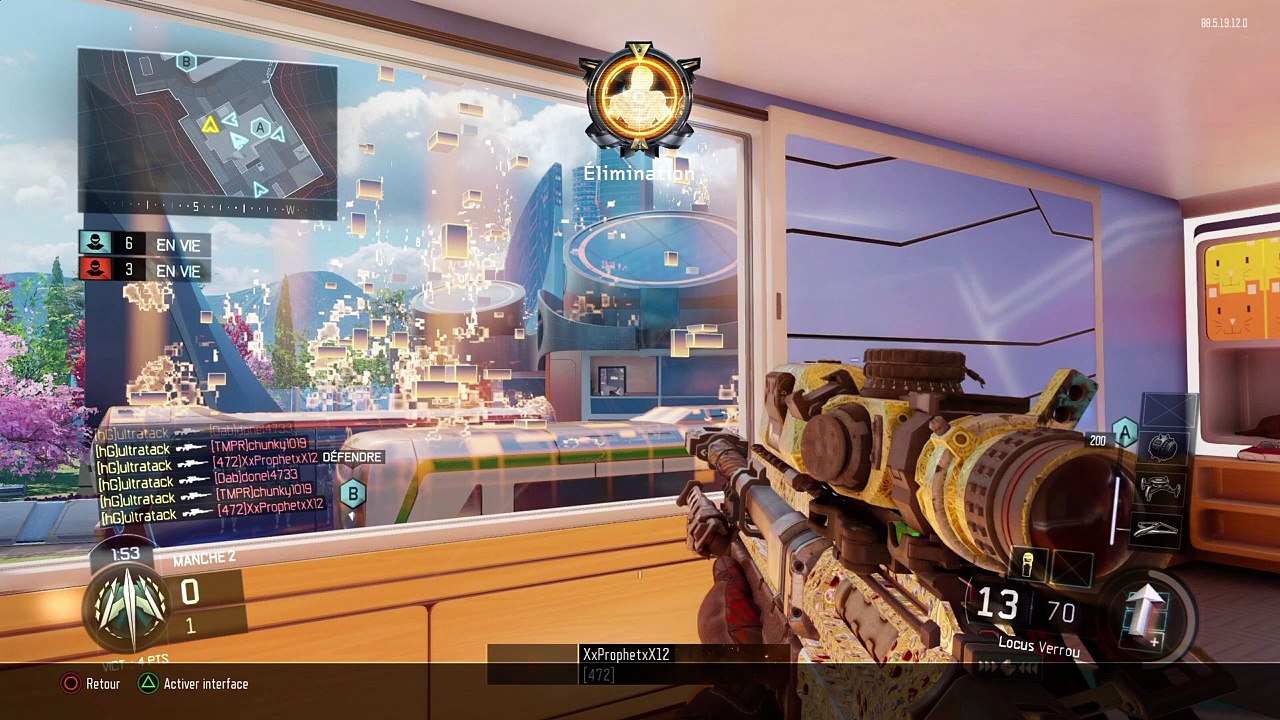This screenshot has height=720, width=1280.
Task: Select the A objective marker on the minimap
Action: coord(261,128)
